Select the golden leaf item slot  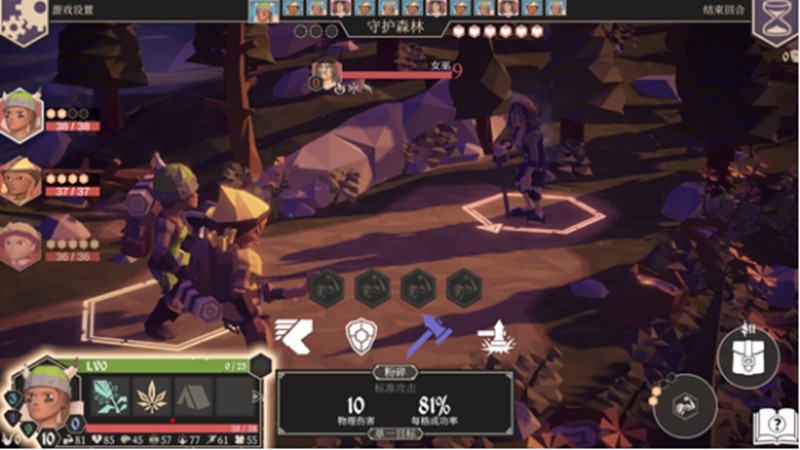[151, 396]
